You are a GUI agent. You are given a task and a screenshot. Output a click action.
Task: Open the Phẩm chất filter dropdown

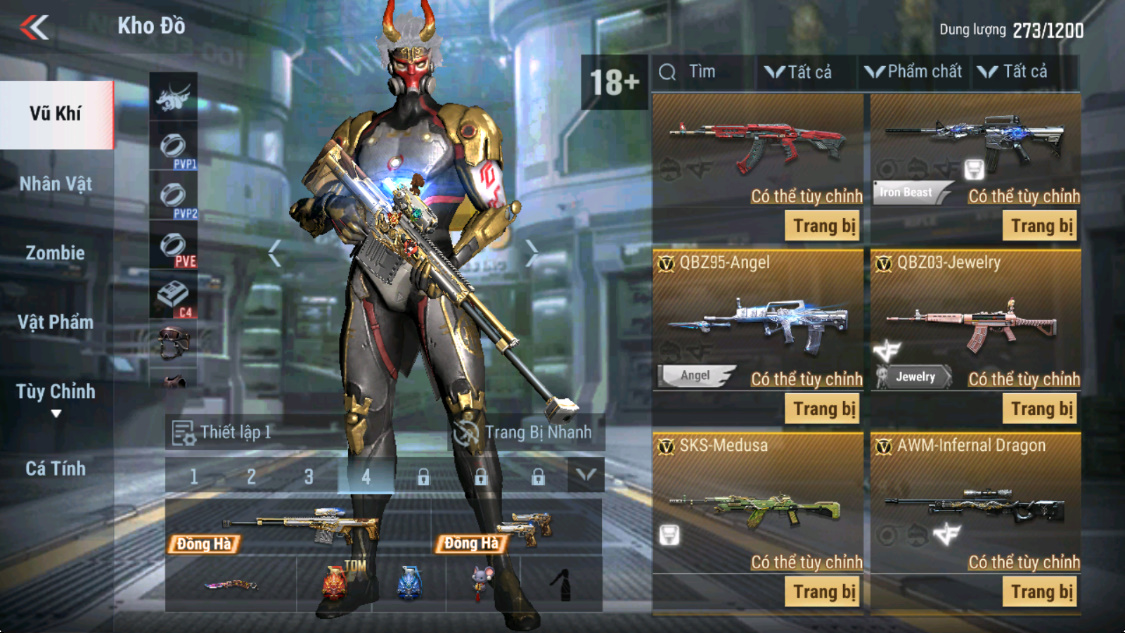[x=913, y=72]
